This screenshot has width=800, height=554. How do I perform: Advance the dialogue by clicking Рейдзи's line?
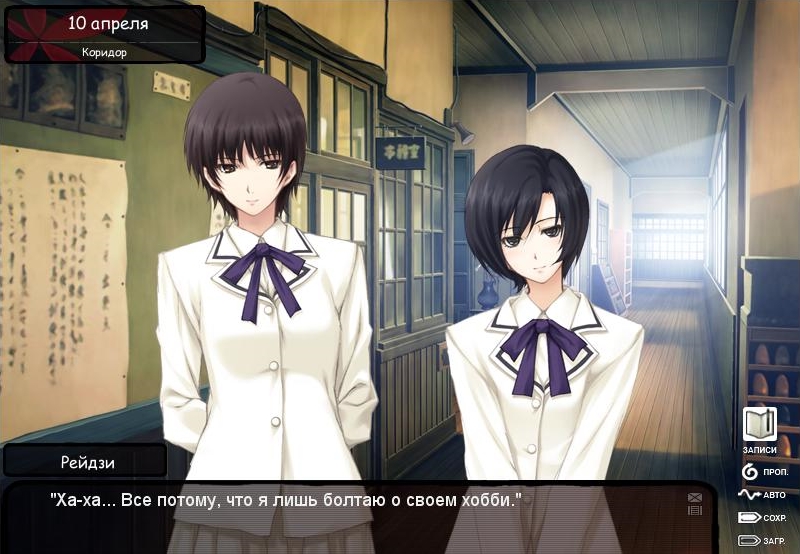coord(287,499)
